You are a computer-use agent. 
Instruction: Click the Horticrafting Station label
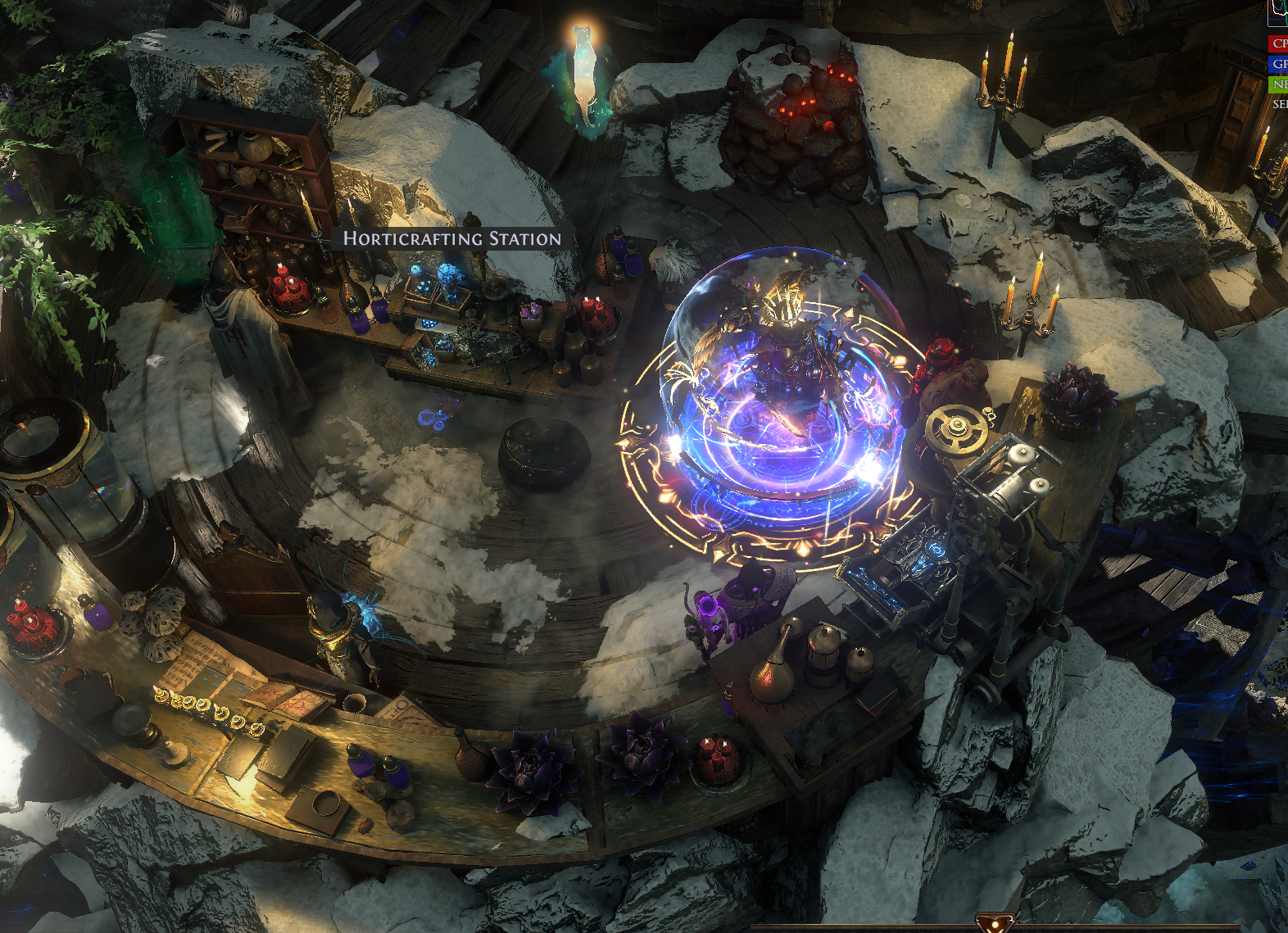(452, 238)
